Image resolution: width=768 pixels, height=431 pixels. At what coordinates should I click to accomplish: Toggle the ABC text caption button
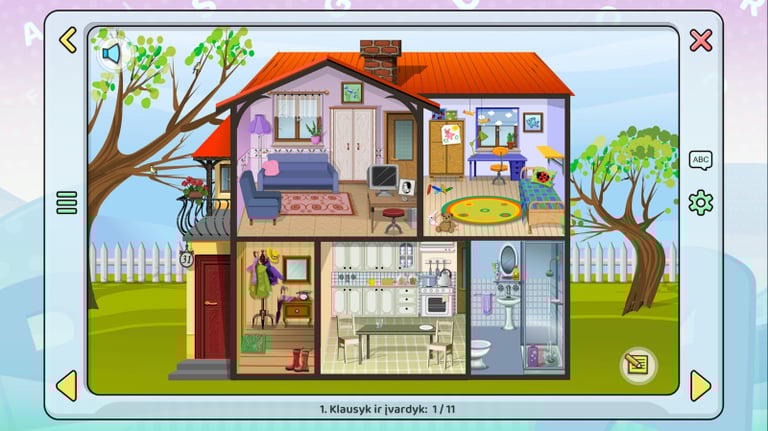701,160
